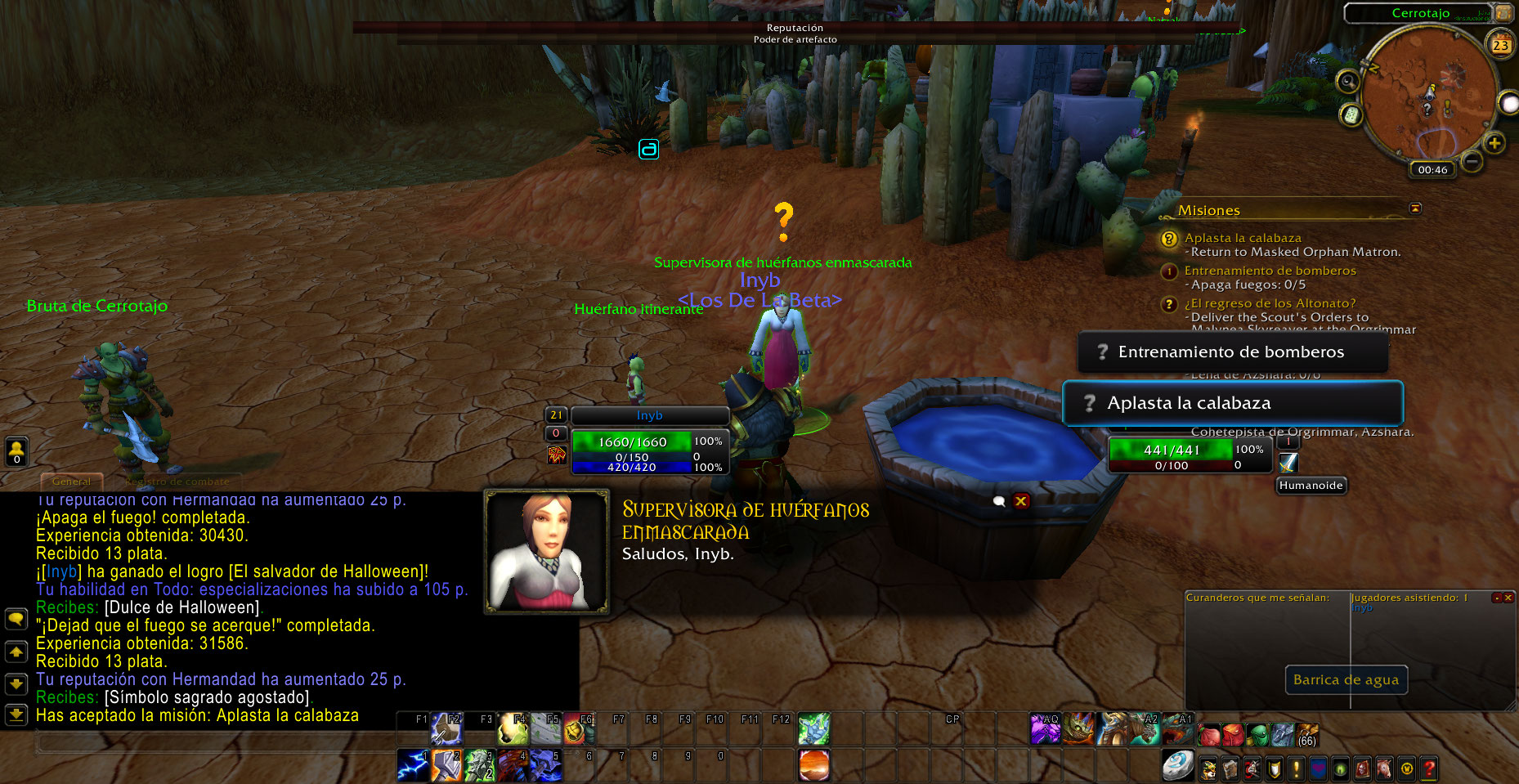Screen dimensions: 1519x784
Task: Activate the hammer ability in slot 2
Action: 446,766
